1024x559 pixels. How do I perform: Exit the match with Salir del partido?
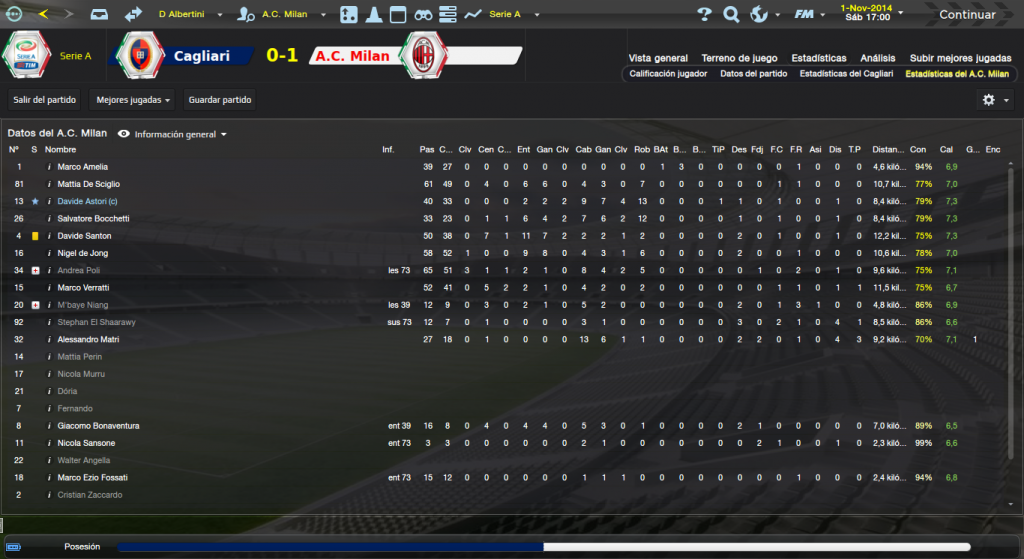coord(44,100)
